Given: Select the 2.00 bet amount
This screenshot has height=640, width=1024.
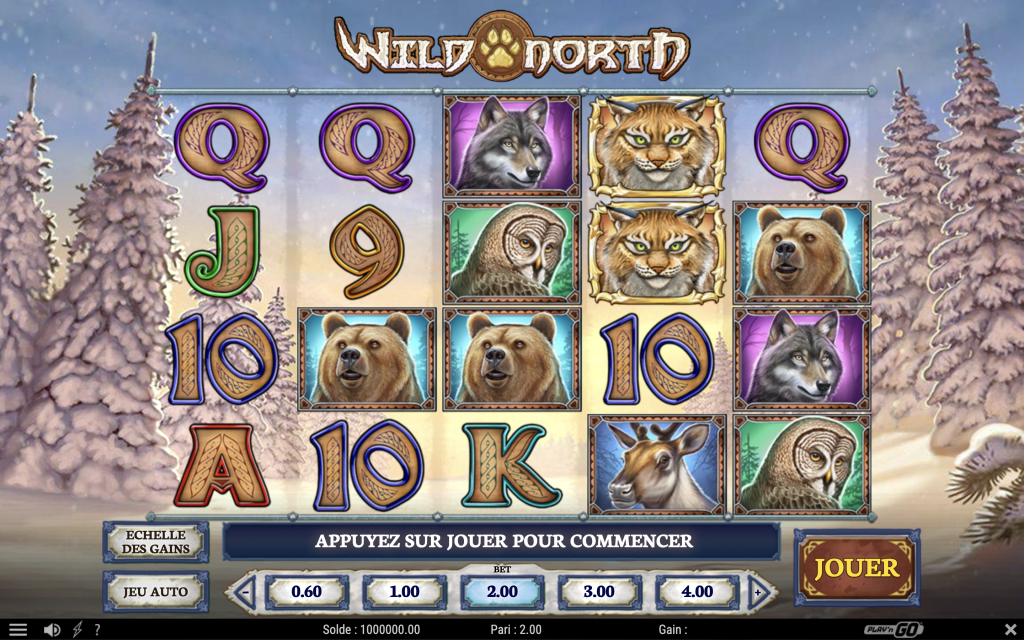Looking at the screenshot, I should [502, 592].
